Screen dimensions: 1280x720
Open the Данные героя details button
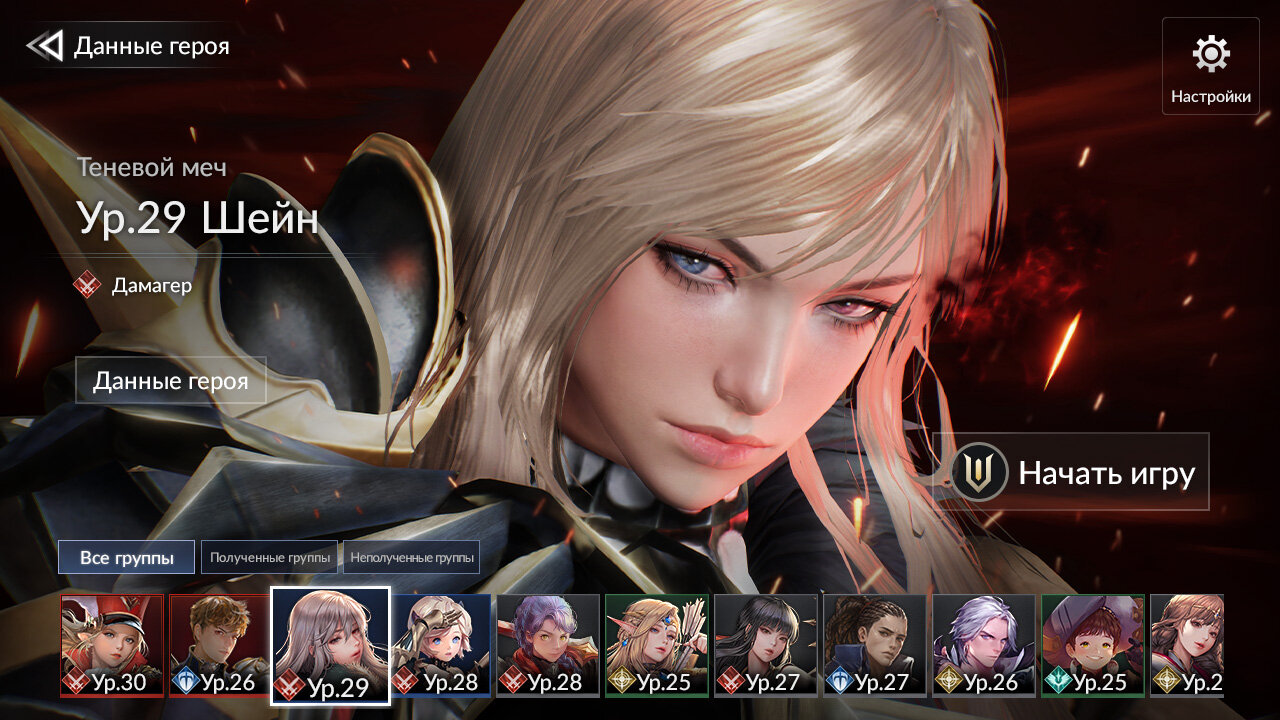click(x=171, y=380)
